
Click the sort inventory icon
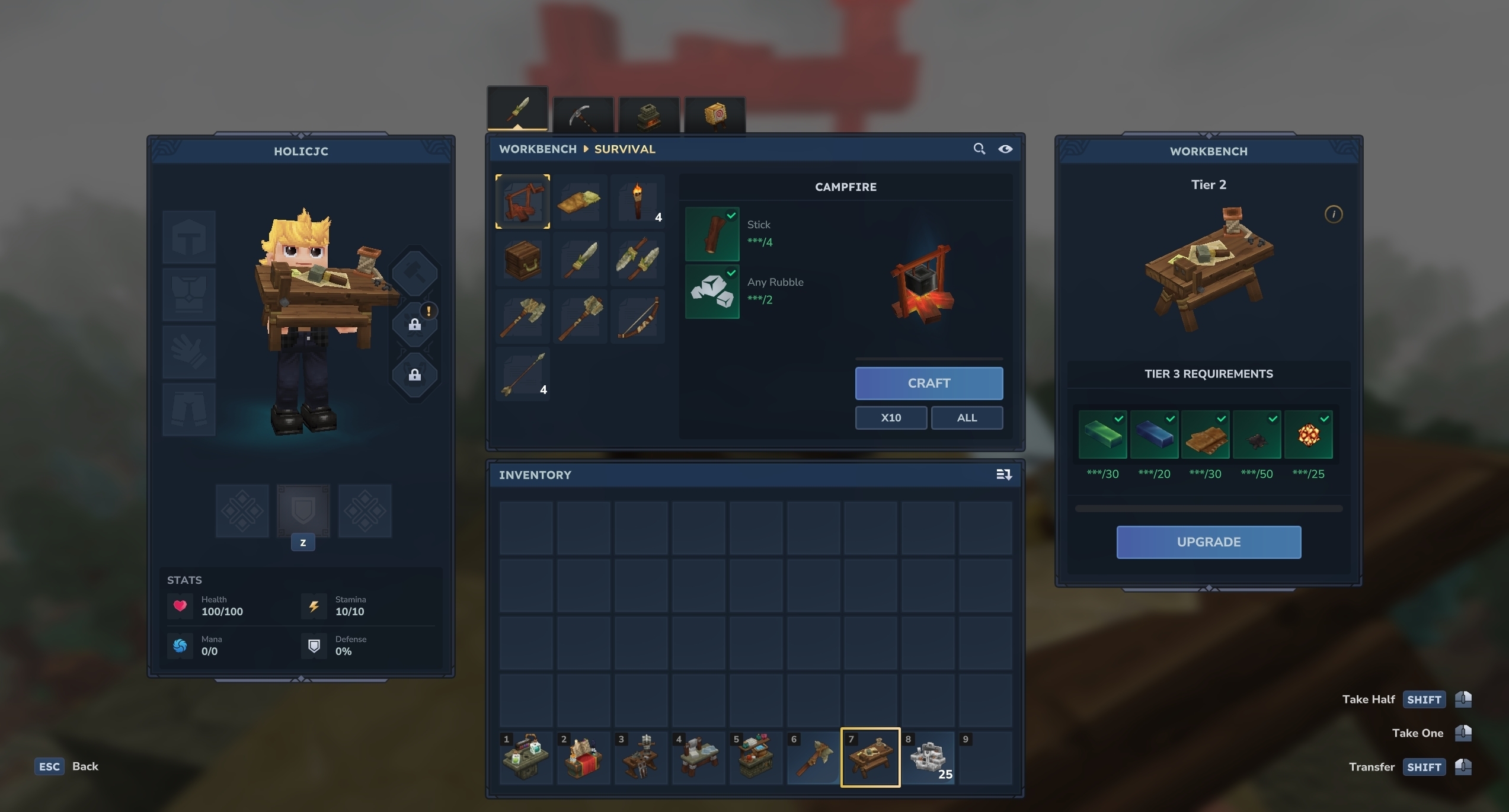(x=1003, y=474)
